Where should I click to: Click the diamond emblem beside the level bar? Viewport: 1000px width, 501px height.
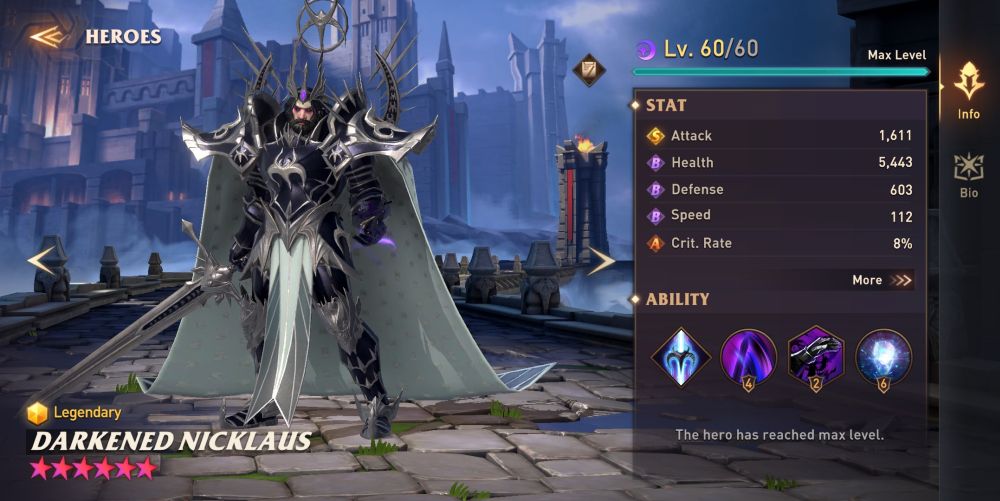pos(588,70)
